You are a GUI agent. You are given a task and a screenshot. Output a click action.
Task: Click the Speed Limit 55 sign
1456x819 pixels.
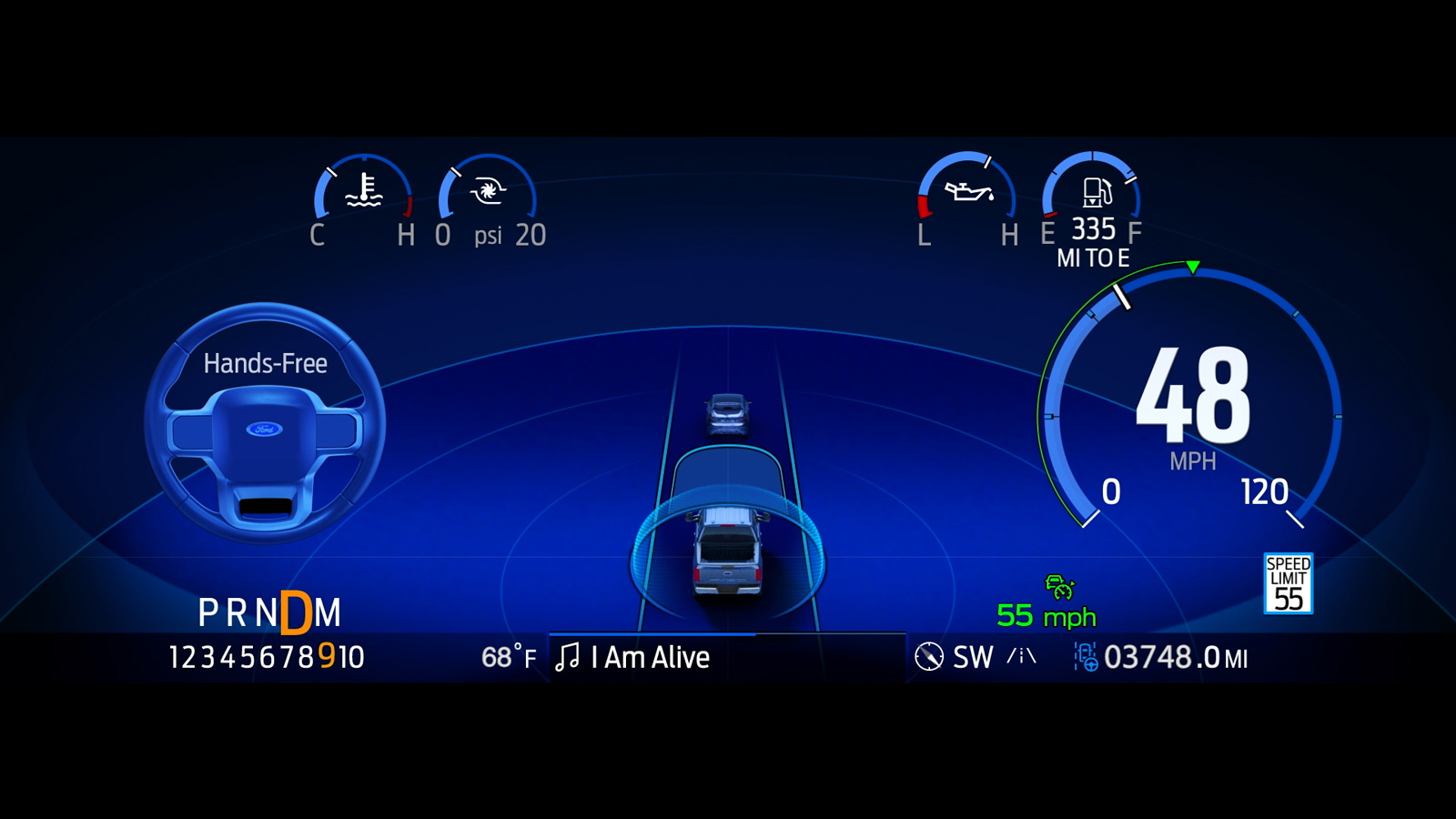(1288, 583)
